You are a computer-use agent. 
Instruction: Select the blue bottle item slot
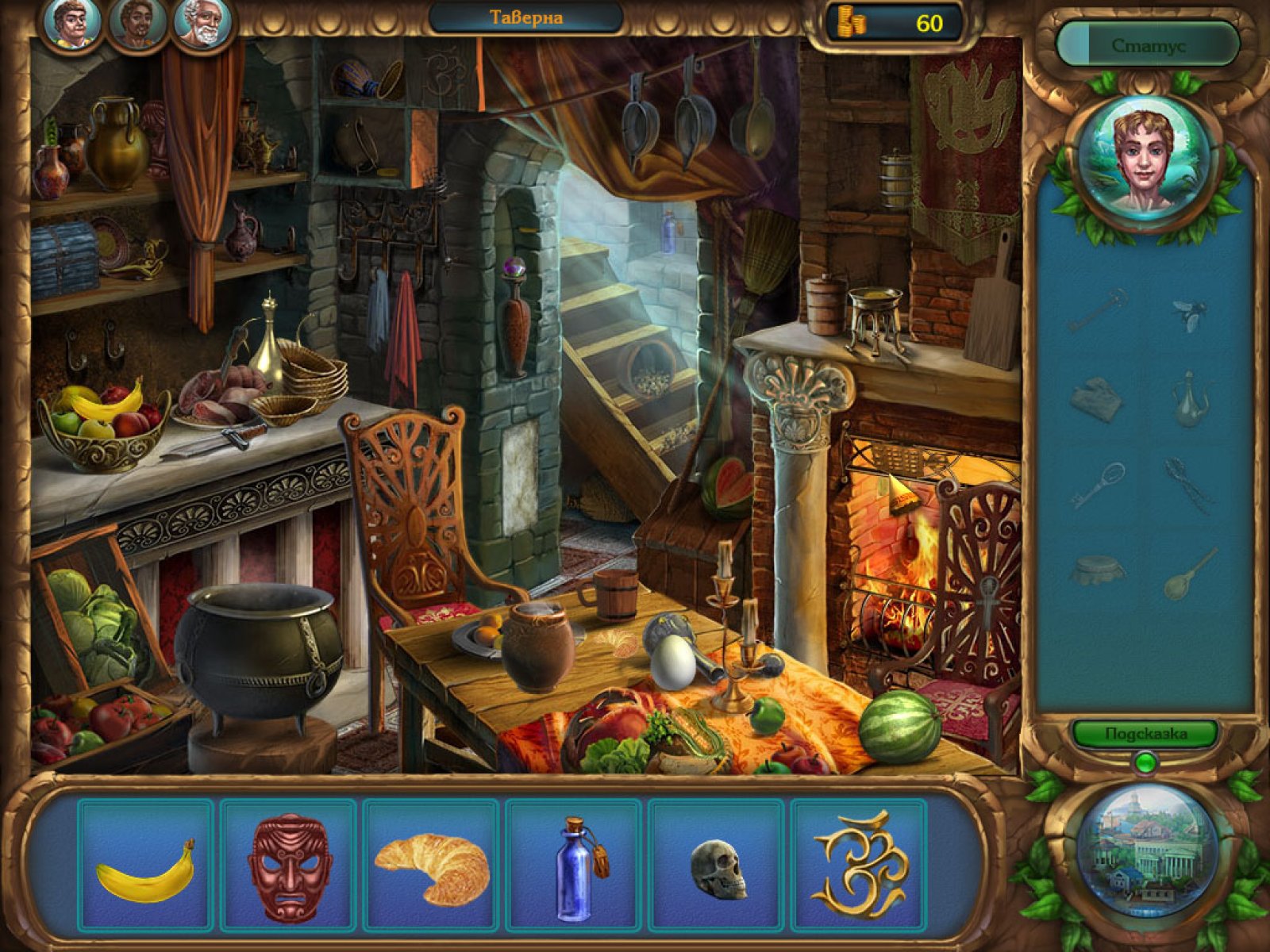575,866
